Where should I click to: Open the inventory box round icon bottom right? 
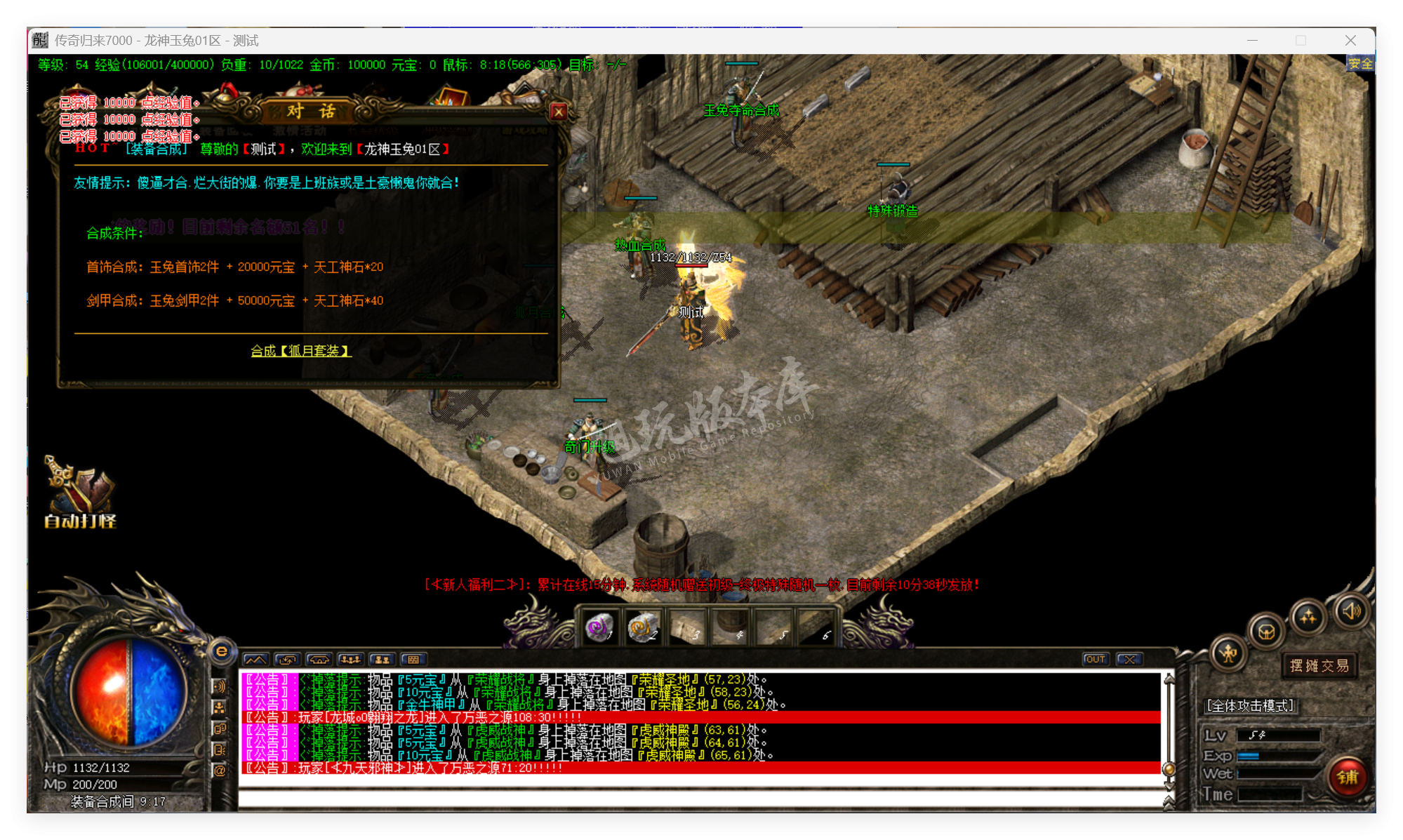(1265, 632)
